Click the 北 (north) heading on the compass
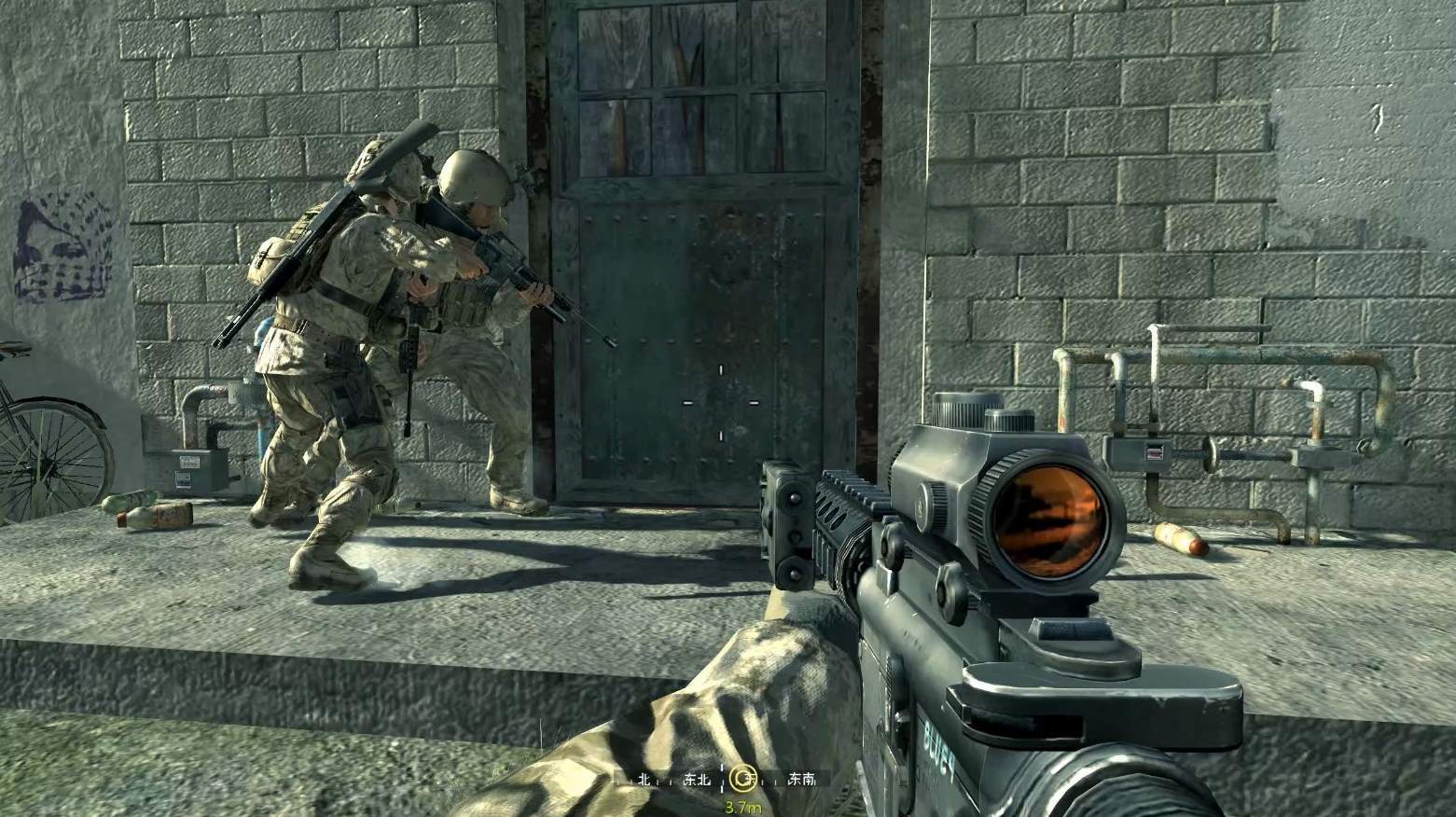 pyautogui.click(x=644, y=779)
